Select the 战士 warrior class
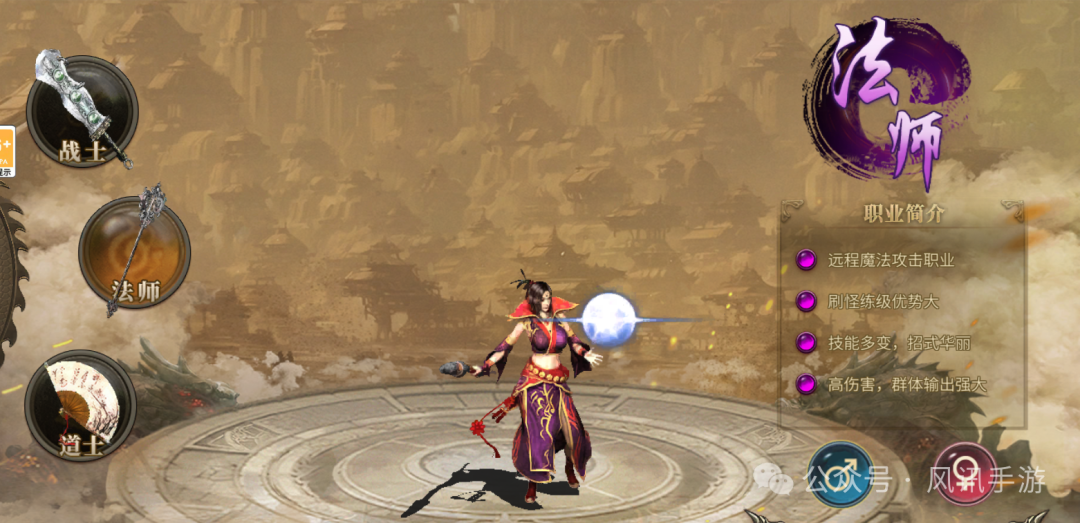The height and width of the screenshot is (523, 1080). [x=82, y=112]
